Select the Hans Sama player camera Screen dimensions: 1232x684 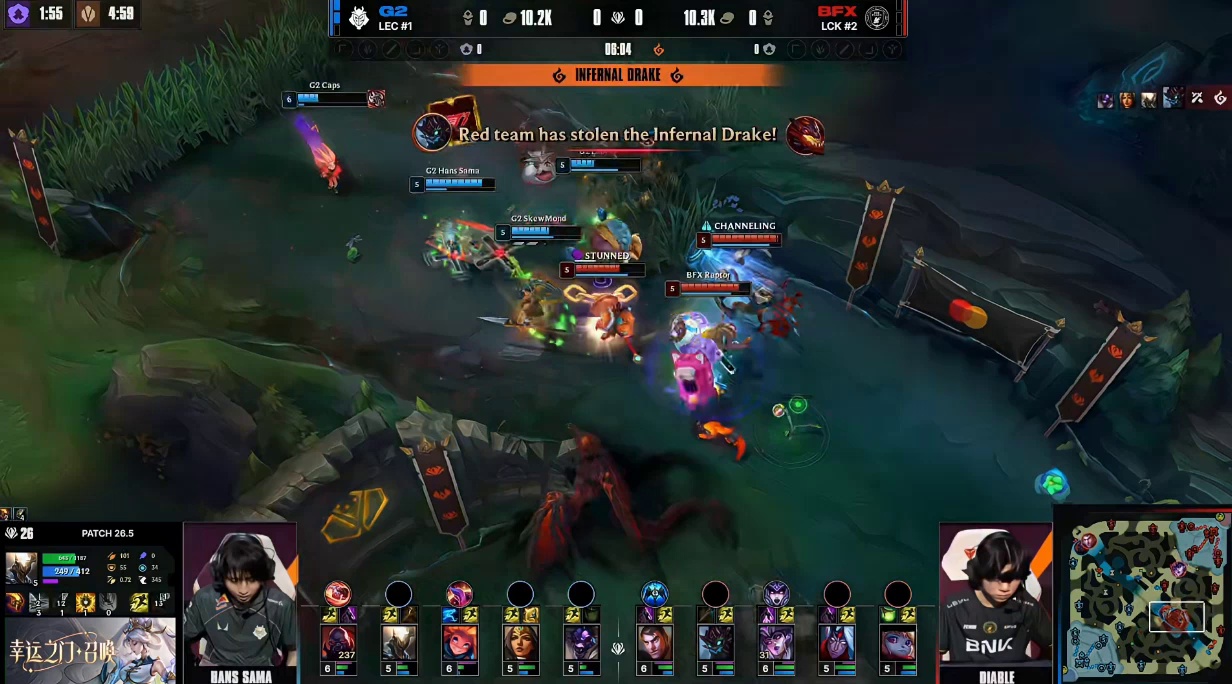coord(241,596)
